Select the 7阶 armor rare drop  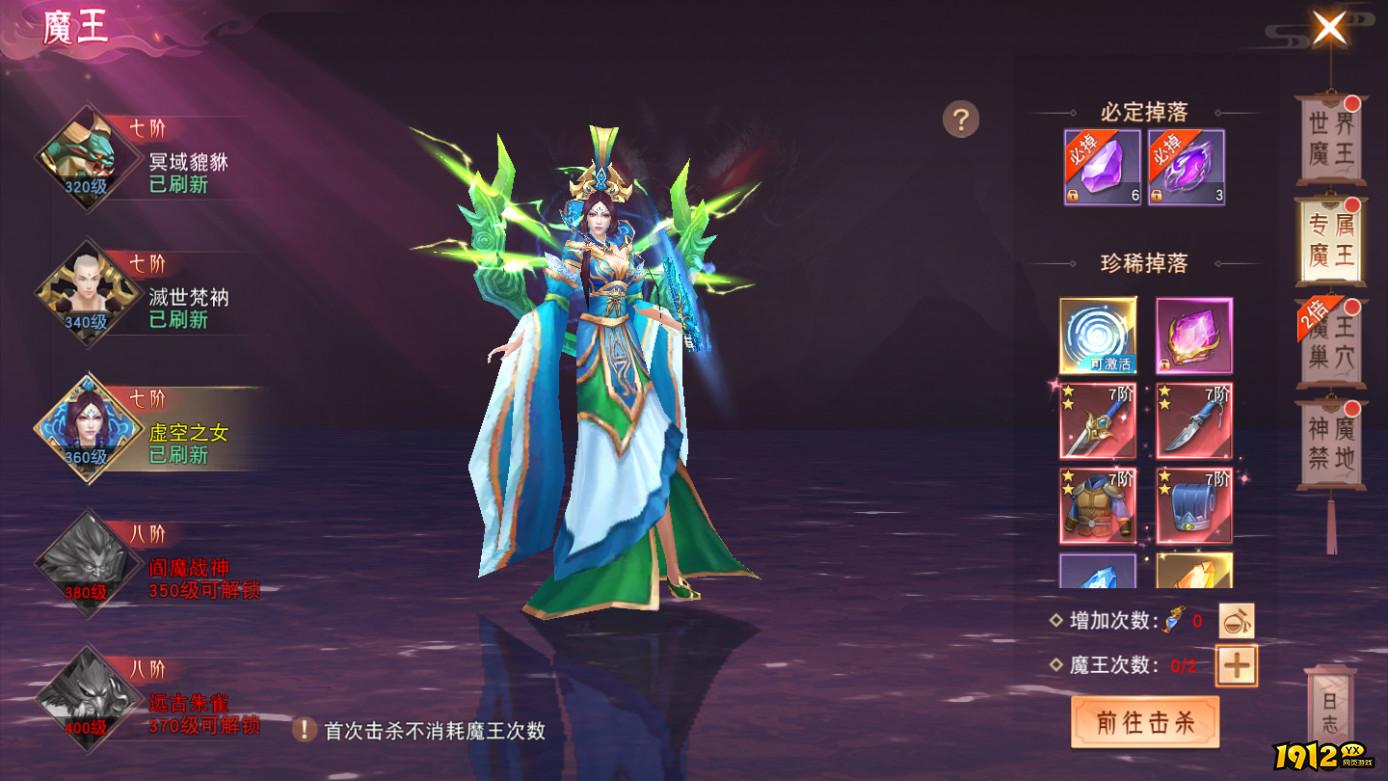(x=1099, y=503)
